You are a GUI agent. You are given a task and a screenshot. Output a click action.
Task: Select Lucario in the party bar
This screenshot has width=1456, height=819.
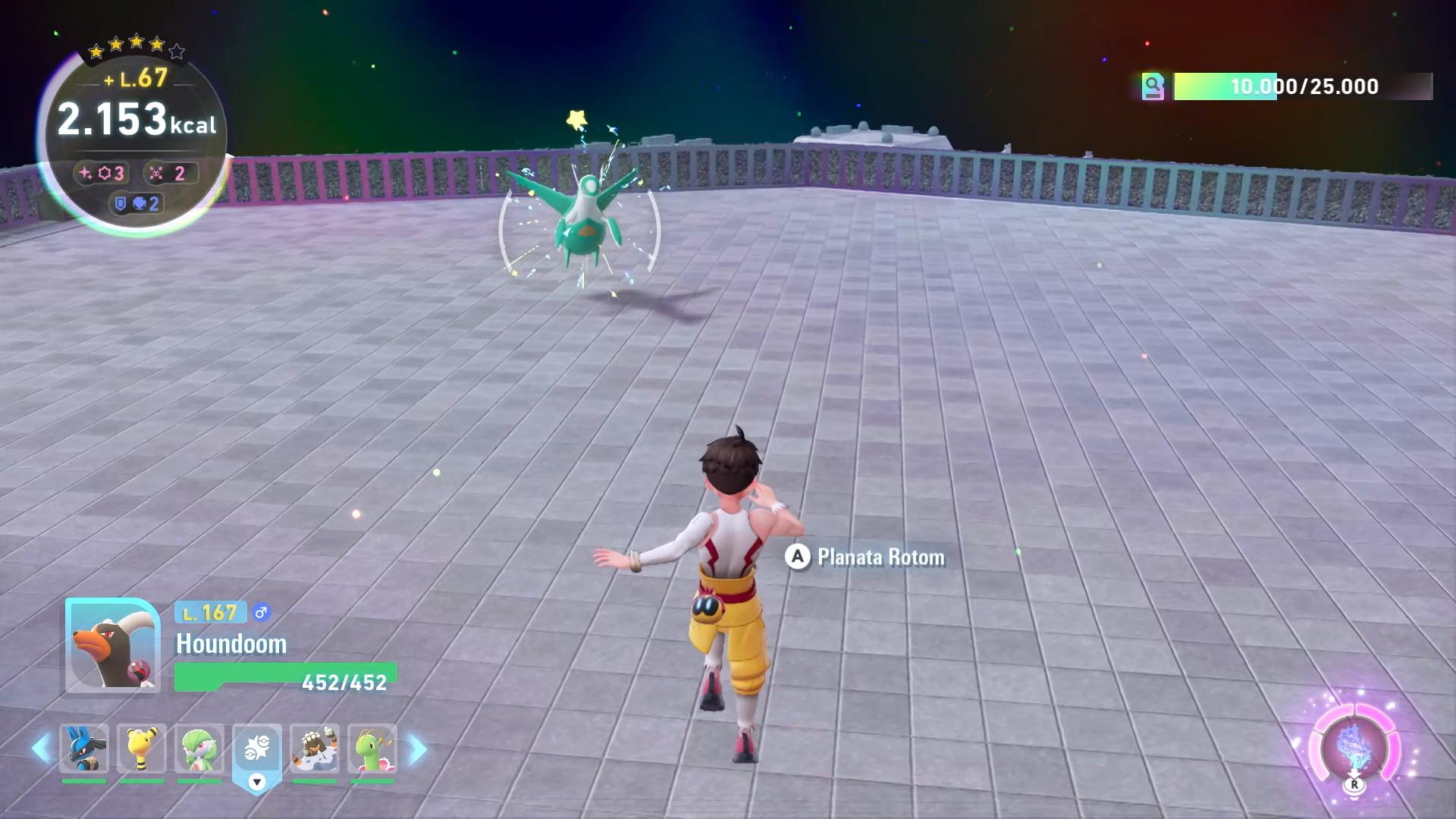84,748
